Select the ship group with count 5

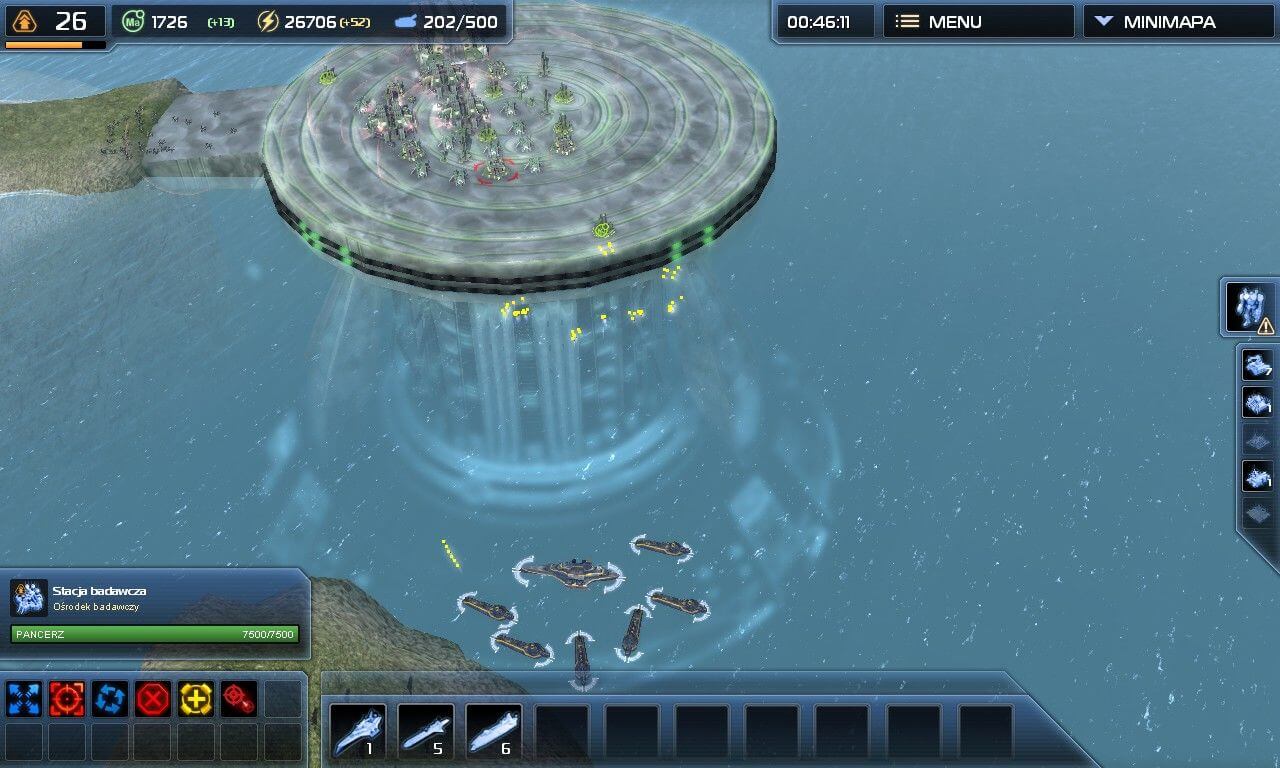click(x=426, y=732)
